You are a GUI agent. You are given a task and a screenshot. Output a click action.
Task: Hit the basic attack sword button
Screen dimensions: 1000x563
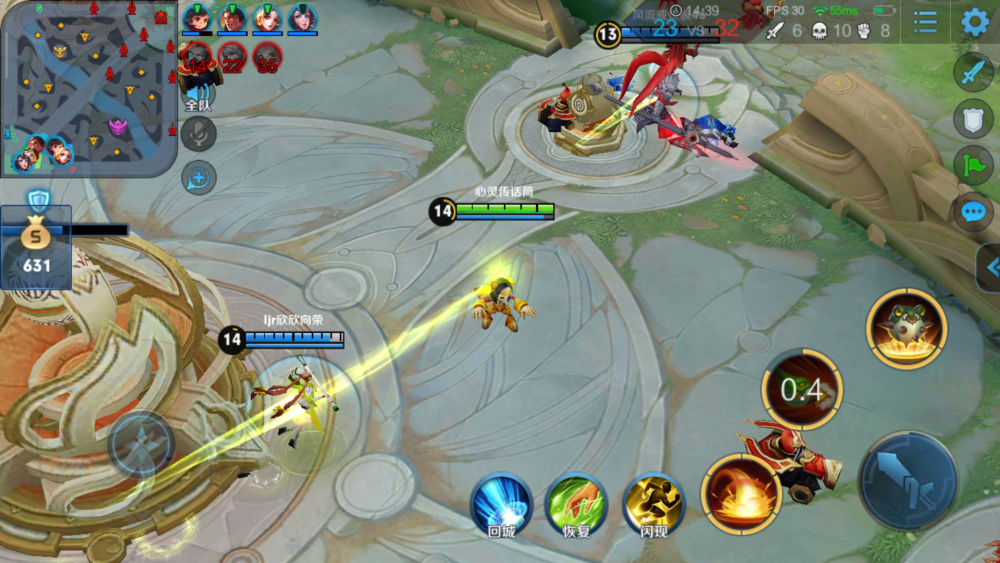tap(907, 480)
